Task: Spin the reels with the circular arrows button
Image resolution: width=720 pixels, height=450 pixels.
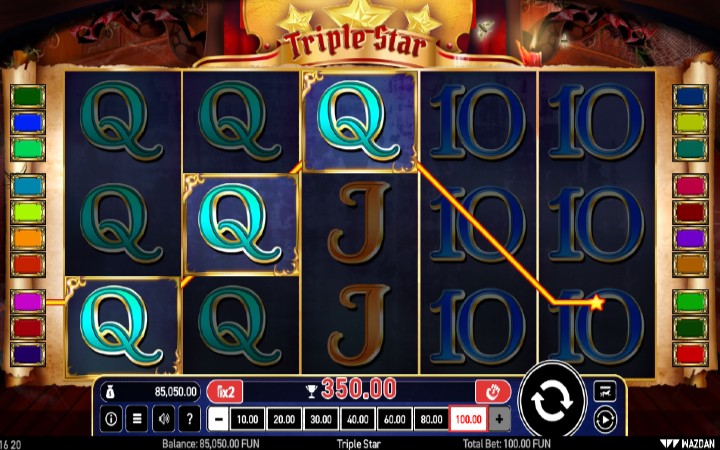Action: pyautogui.click(x=551, y=400)
